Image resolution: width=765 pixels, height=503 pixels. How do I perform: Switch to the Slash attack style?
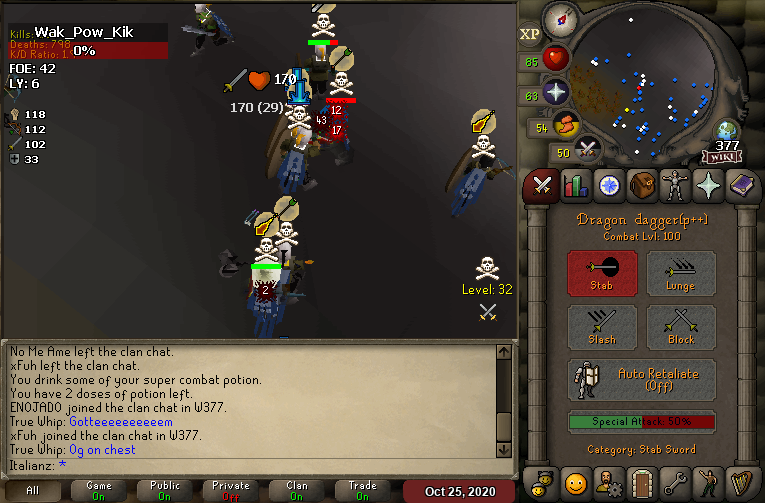click(603, 327)
